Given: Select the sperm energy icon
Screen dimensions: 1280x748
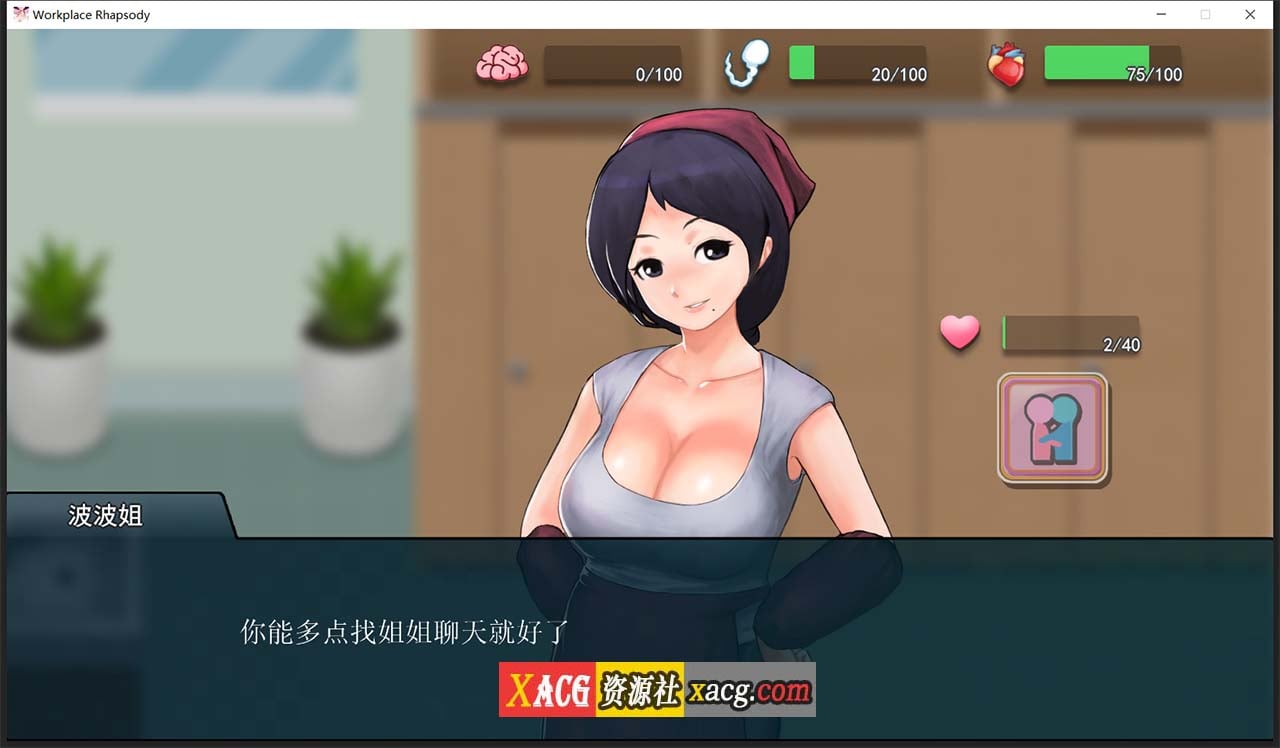Looking at the screenshot, I should (x=746, y=62).
